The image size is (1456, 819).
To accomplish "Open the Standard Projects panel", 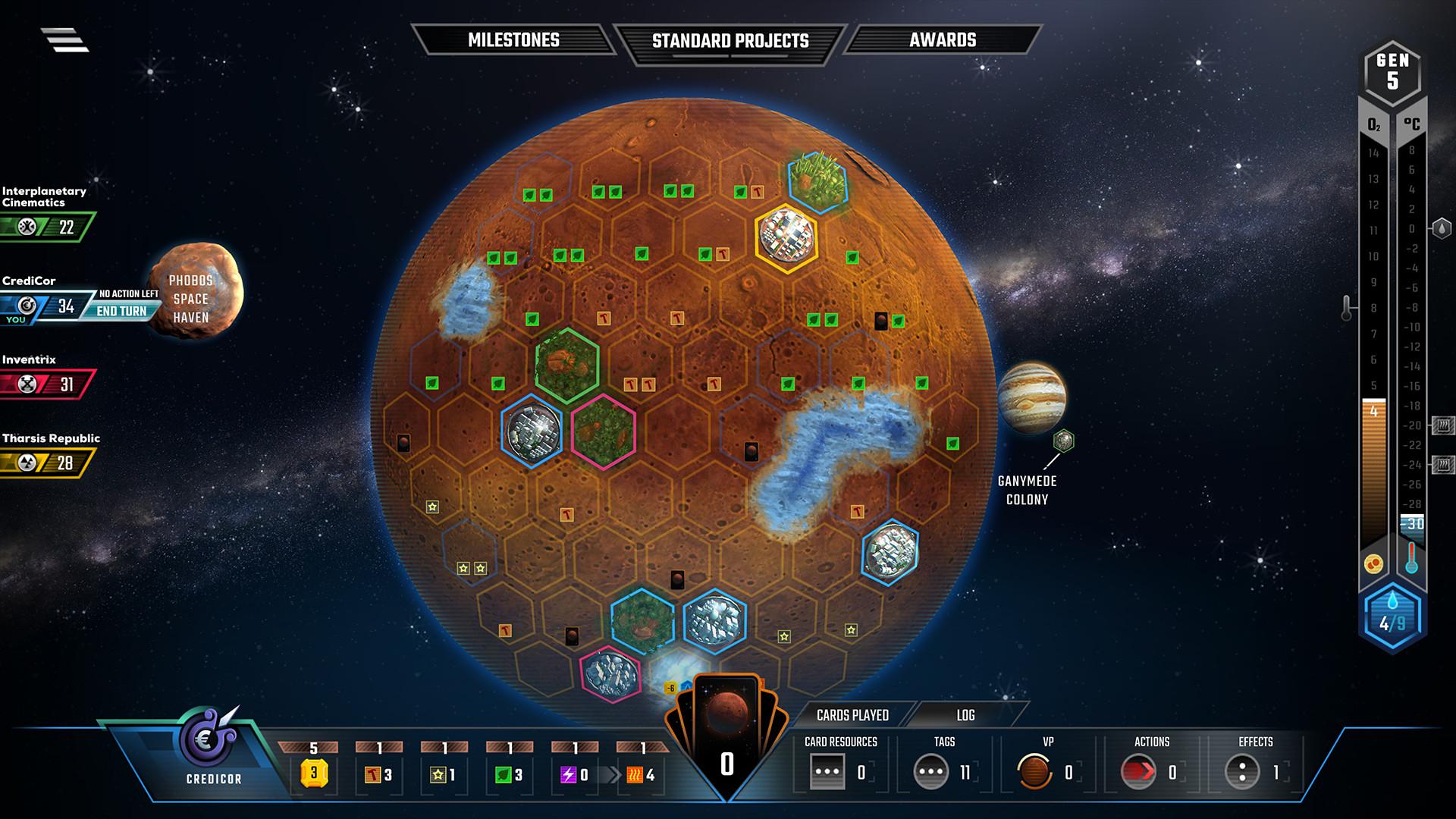I will (730, 40).
